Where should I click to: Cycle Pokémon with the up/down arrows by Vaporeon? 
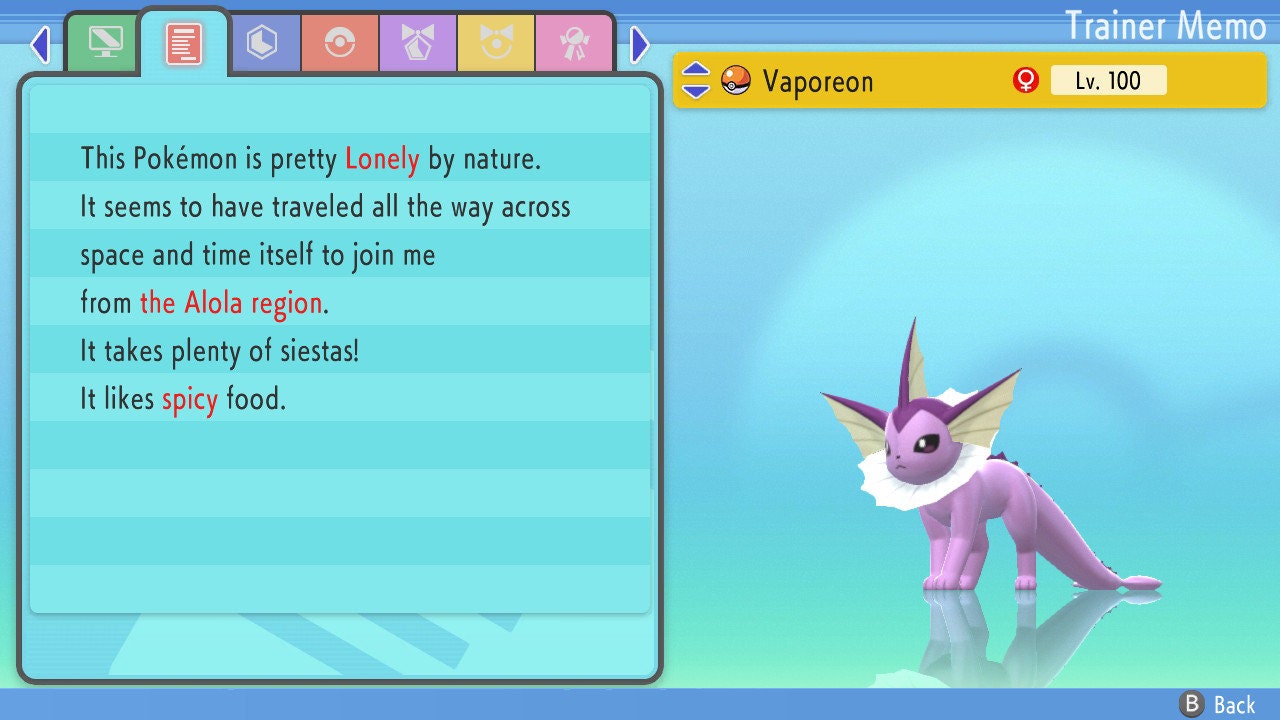(x=696, y=80)
